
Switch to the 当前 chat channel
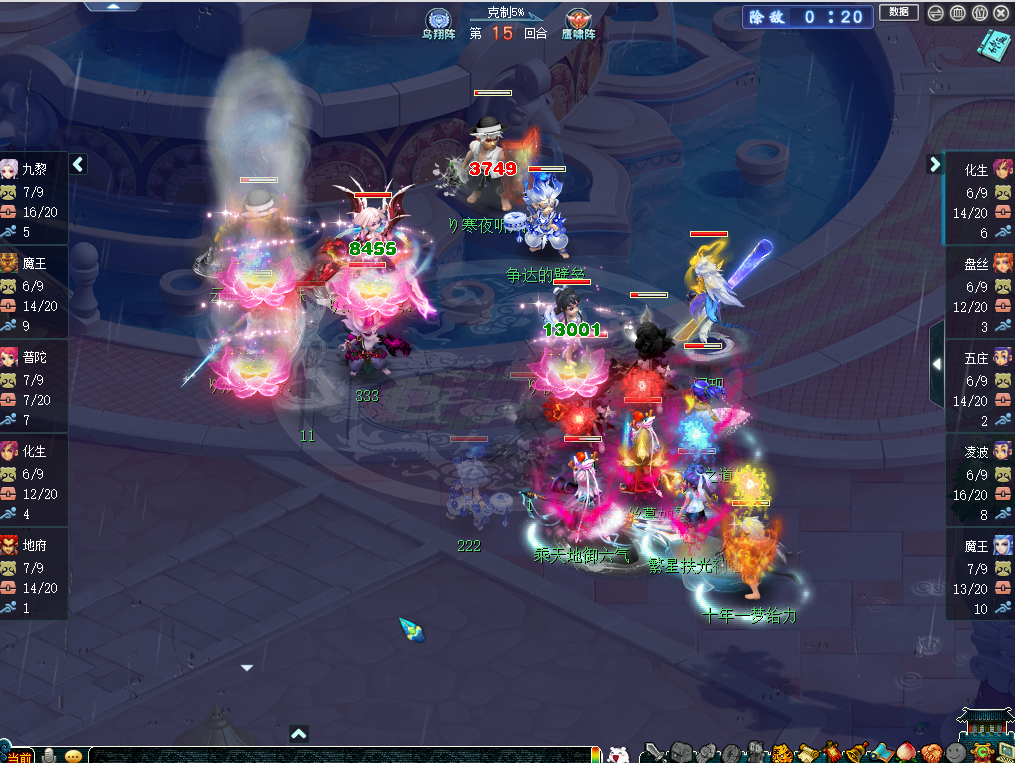pos(19,756)
